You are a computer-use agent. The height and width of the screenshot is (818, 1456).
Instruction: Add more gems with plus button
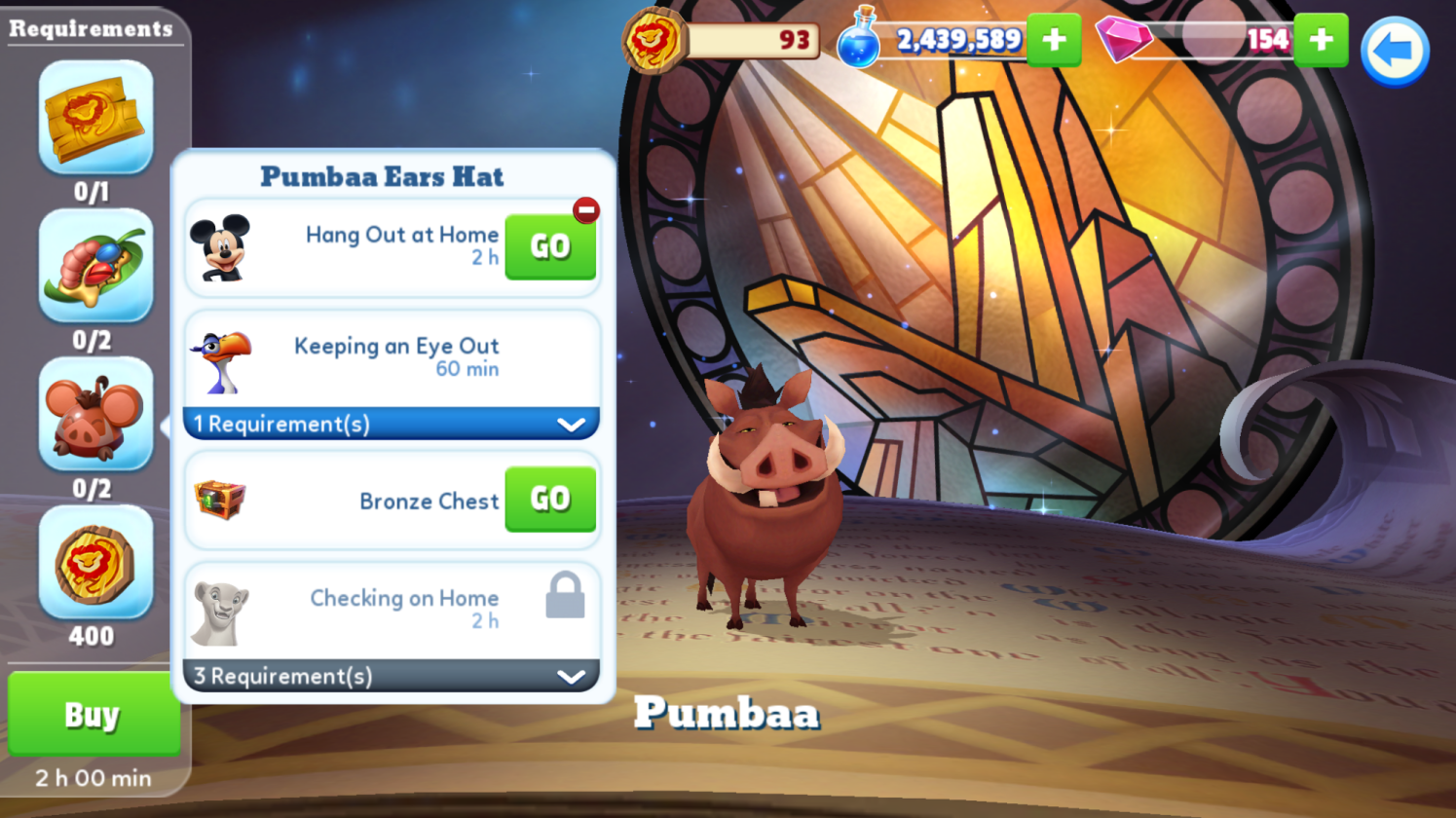click(x=1321, y=40)
